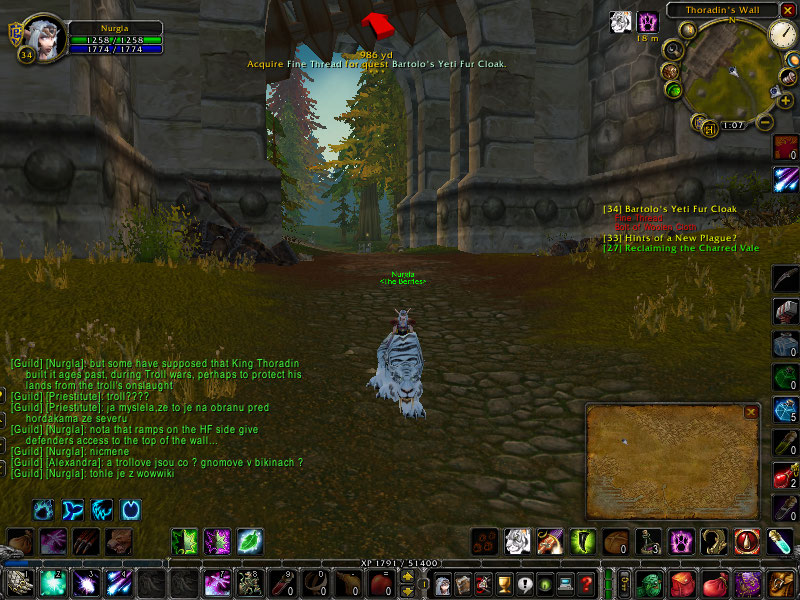Page up the main action bar
Image resolution: width=800 pixels, height=600 pixels.
408,575
